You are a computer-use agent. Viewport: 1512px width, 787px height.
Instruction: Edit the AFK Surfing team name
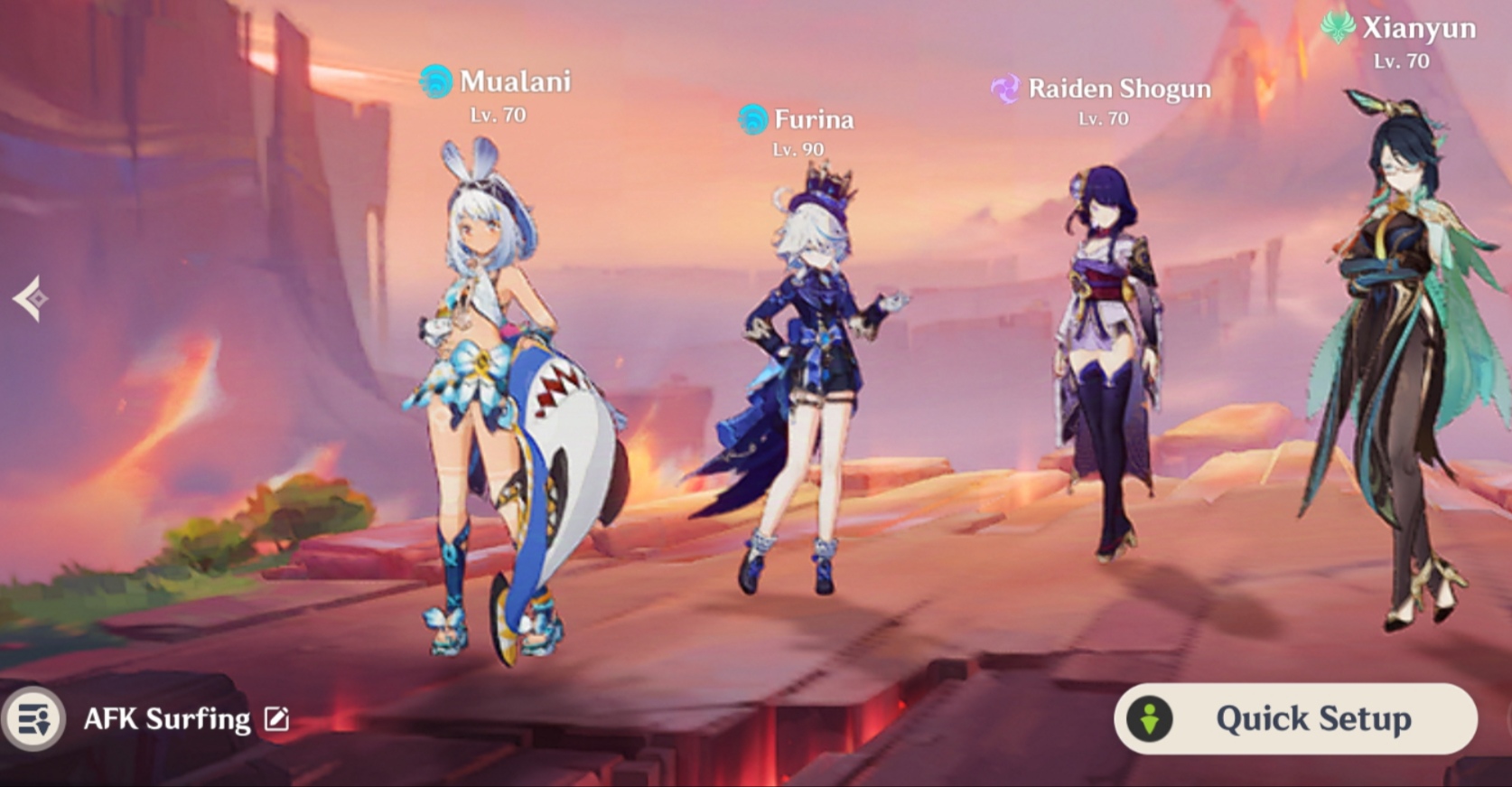pyautogui.click(x=276, y=719)
